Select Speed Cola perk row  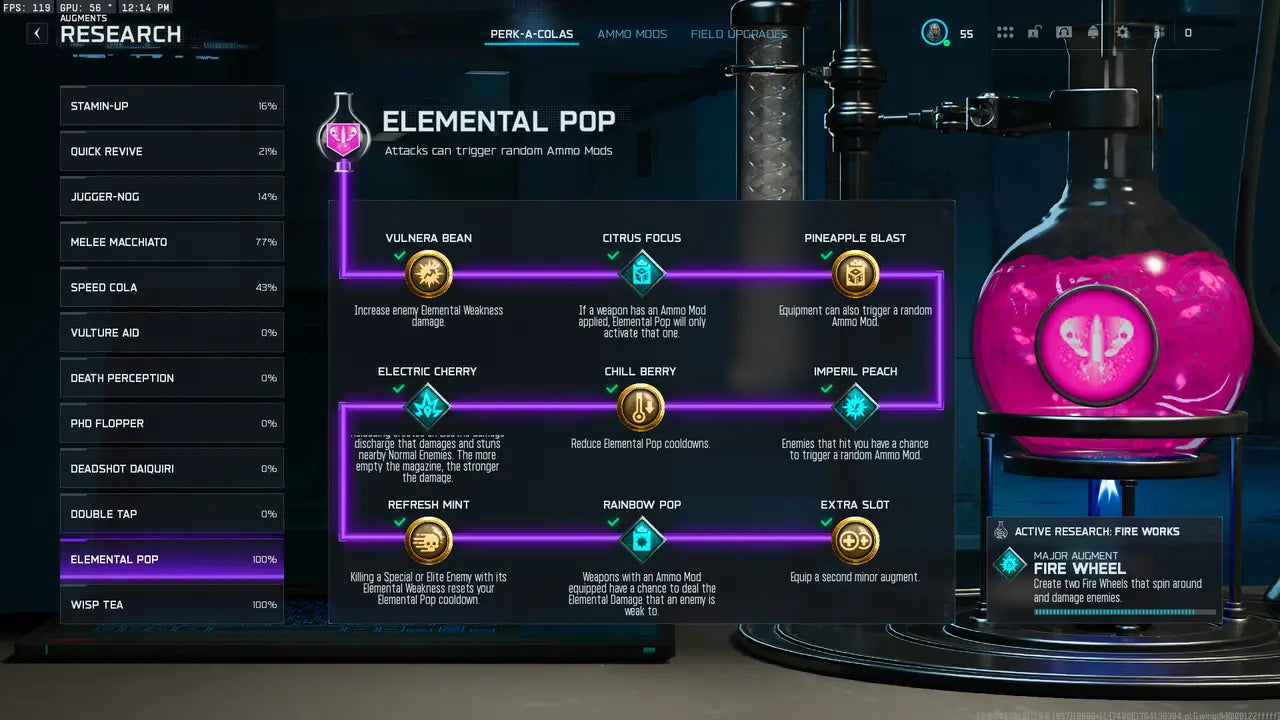tap(171, 288)
